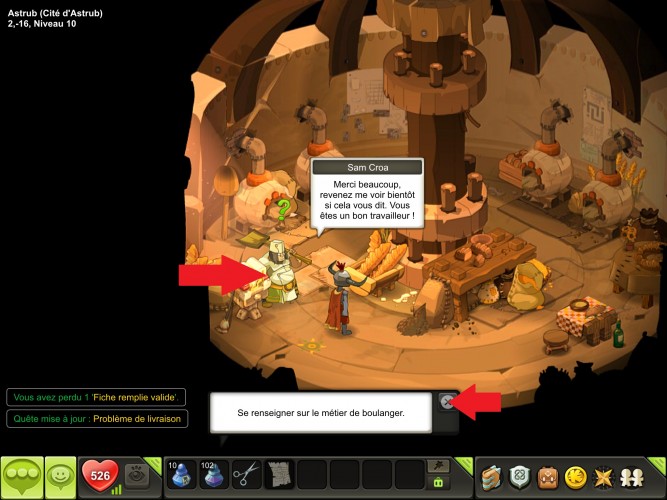This screenshot has height=500, width=667.
Task: Use the potion stacked at 102
Action: pos(213,474)
